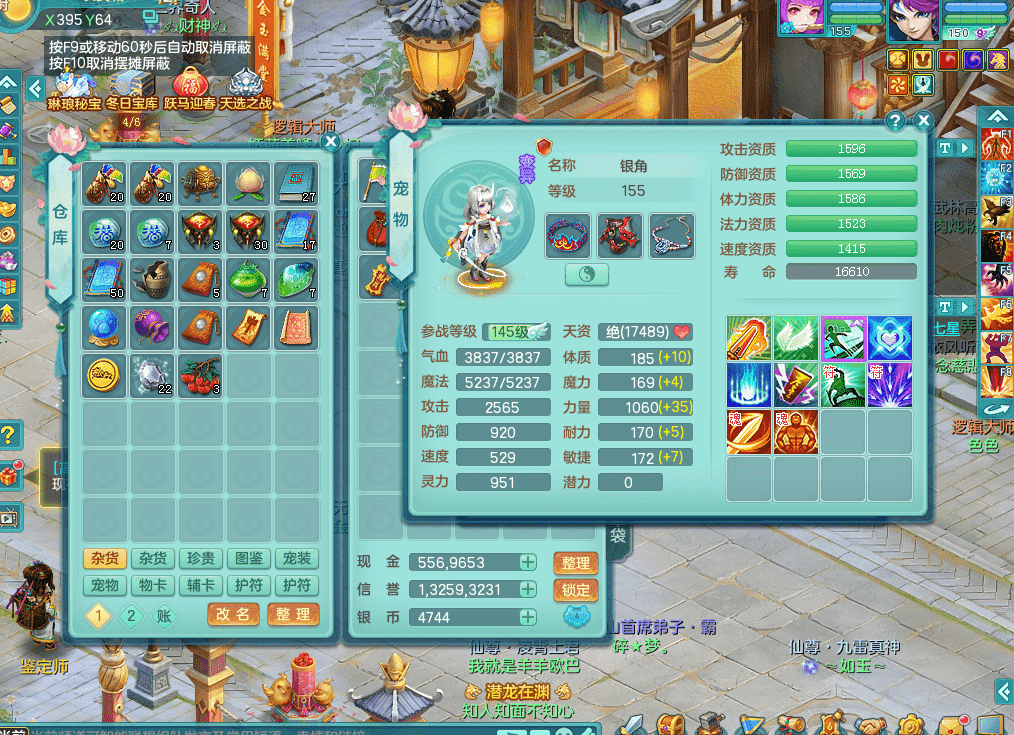
Task: Switch to the 图鉴 warehouse tab
Action: (248, 559)
